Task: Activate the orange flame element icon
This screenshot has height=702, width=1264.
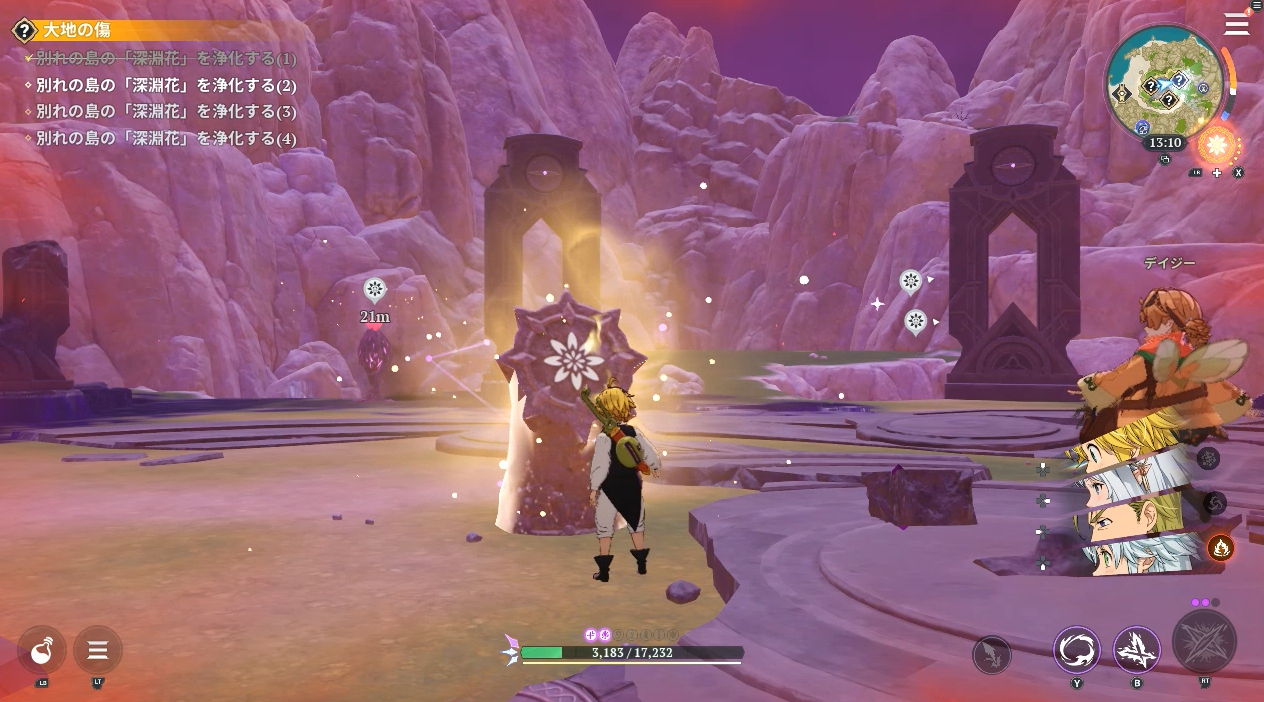Action: [x=1220, y=547]
